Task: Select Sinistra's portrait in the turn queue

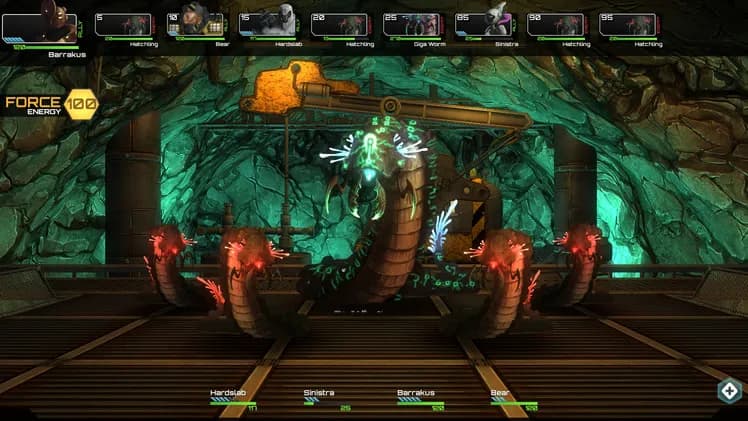Action: pyautogui.click(x=484, y=24)
